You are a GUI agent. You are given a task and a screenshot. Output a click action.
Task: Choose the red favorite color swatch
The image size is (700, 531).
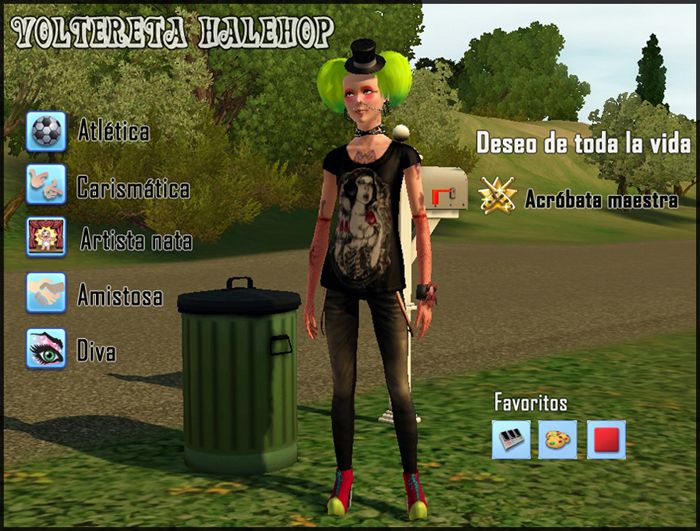coord(606,439)
